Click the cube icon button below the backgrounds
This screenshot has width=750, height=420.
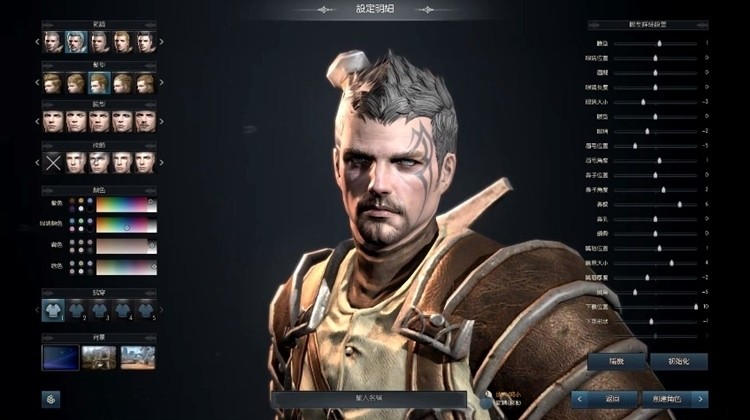(x=52, y=399)
